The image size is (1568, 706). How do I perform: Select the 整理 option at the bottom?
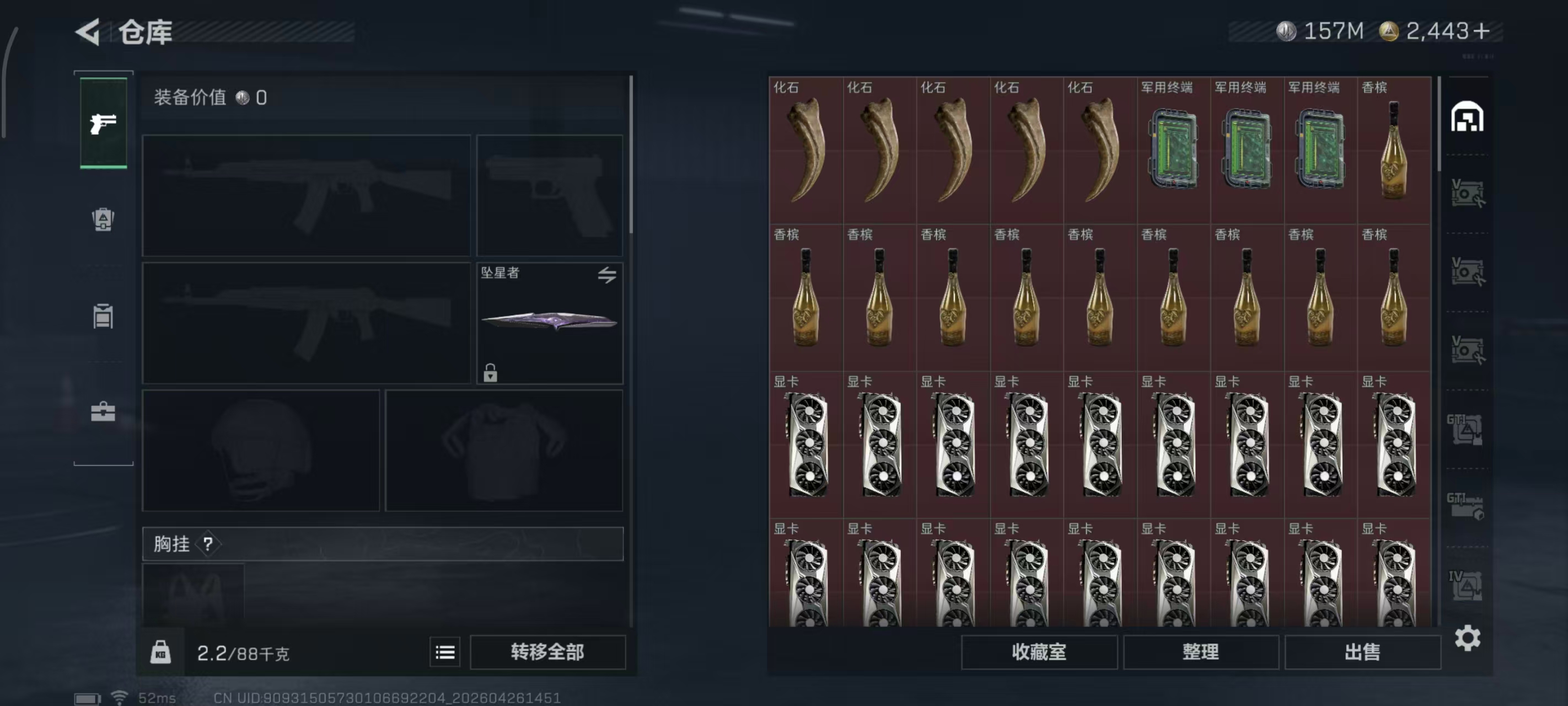pyautogui.click(x=1201, y=652)
